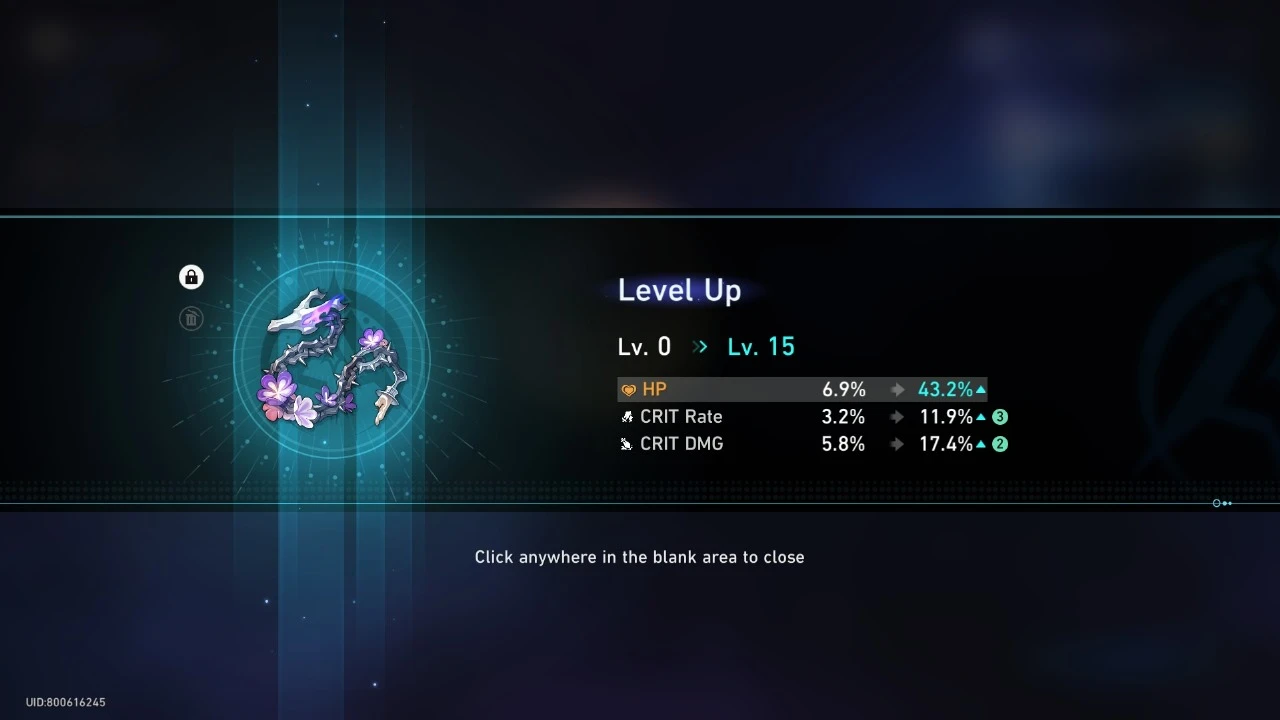The height and width of the screenshot is (720, 1280).
Task: Click the Level Up heading
Action: (679, 290)
